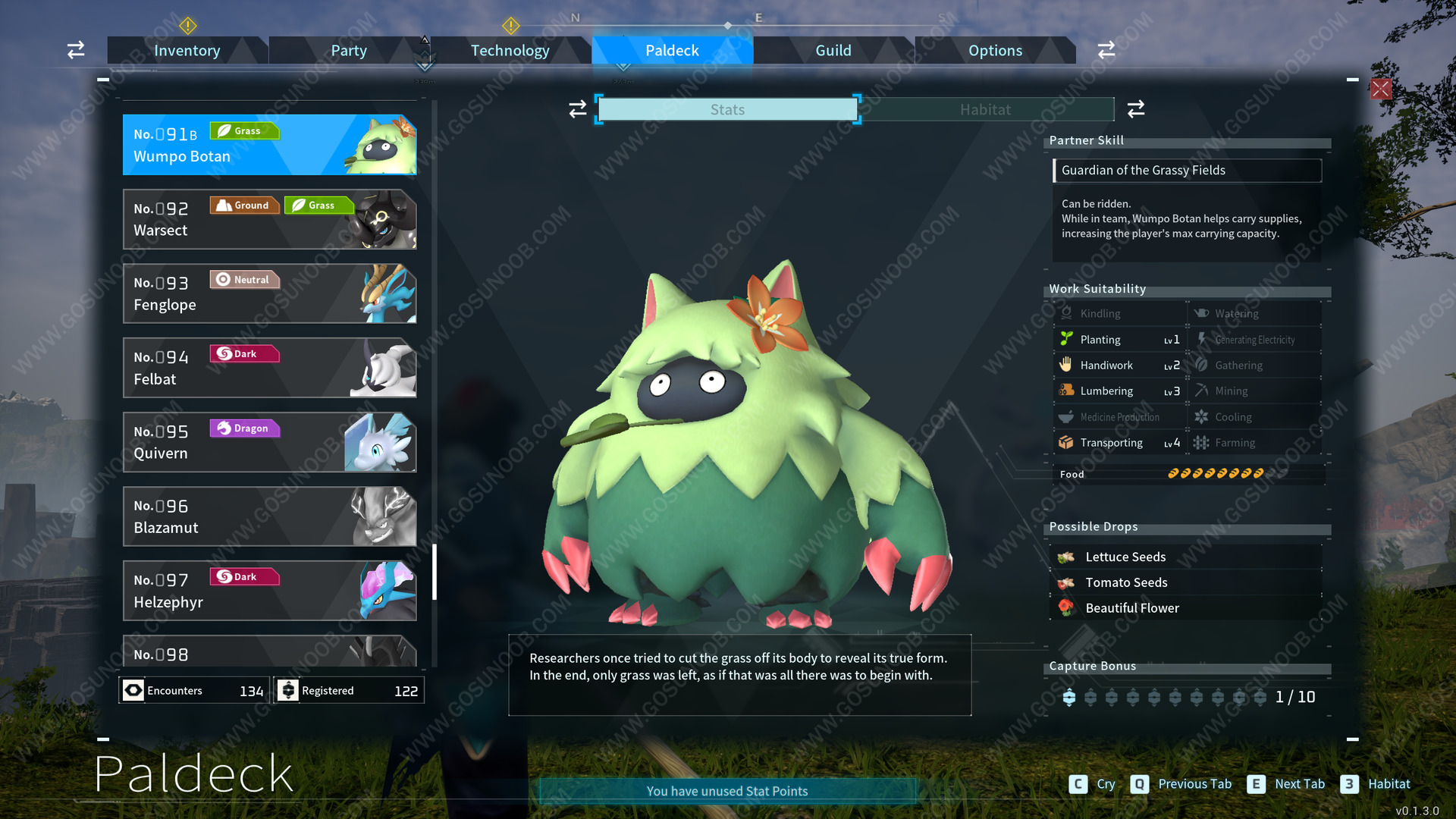Show the Habitat sub-tab
Viewport: 1456px width, 819px height.
click(985, 110)
